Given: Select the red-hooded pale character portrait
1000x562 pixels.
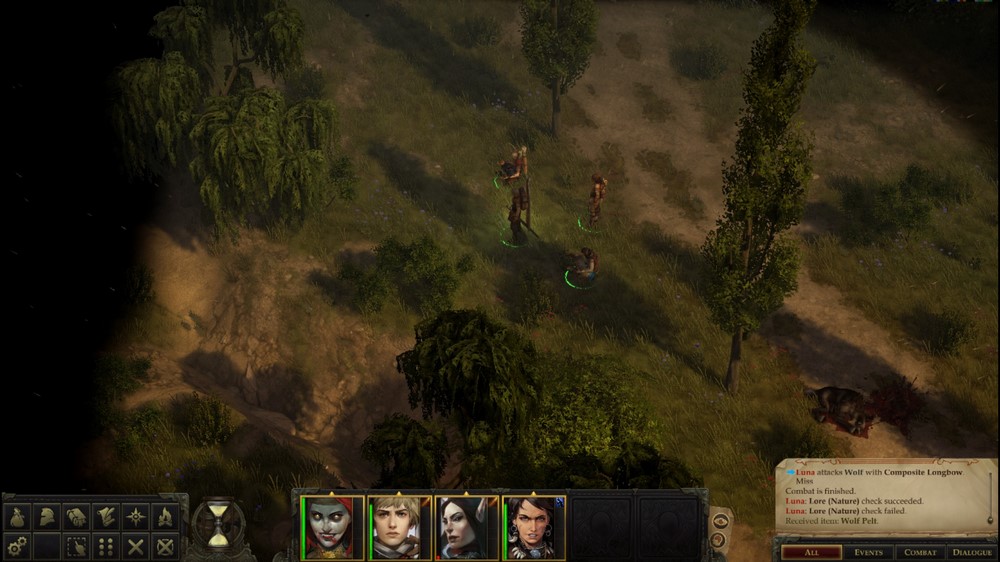Looking at the screenshot, I should 333,527.
